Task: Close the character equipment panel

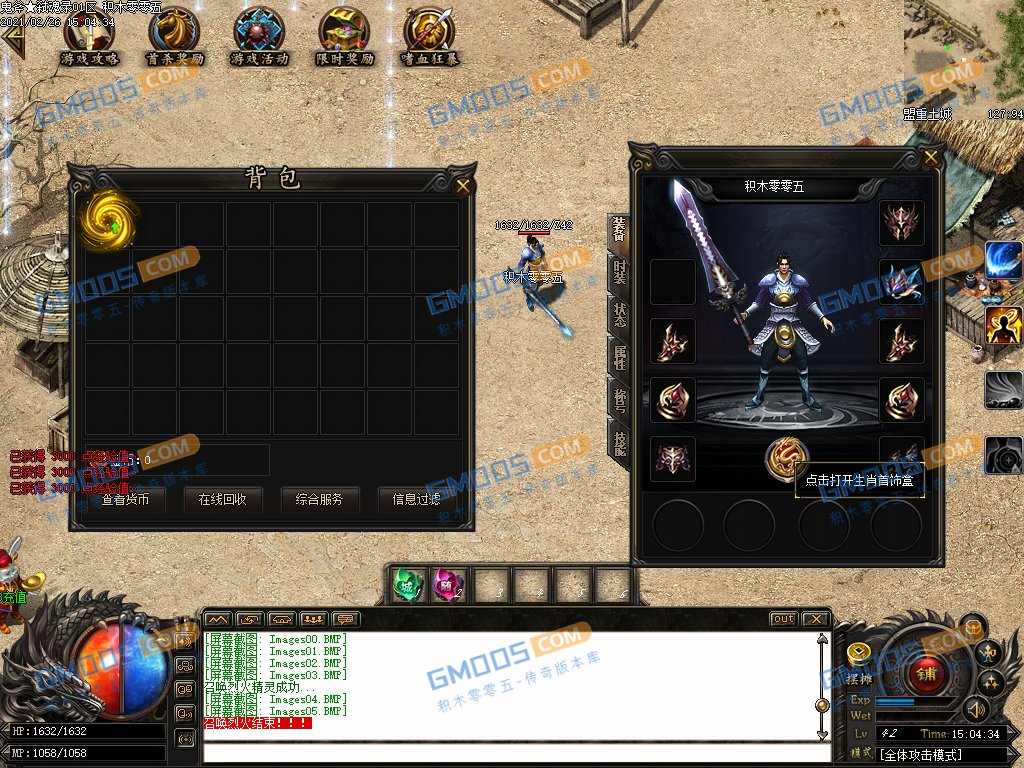Action: click(932, 157)
